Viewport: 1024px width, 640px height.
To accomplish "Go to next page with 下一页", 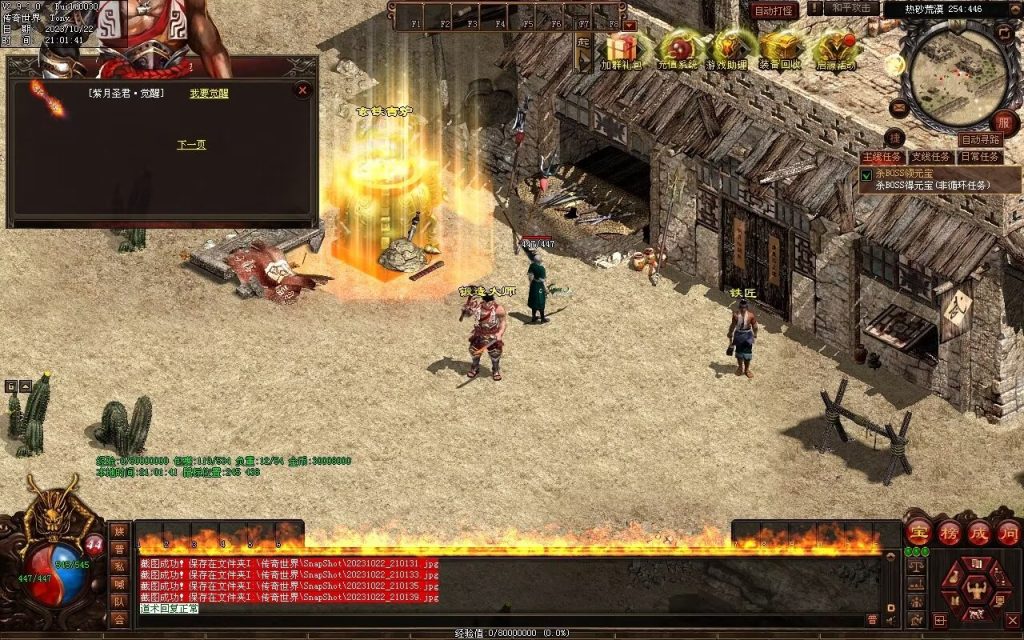I will tap(191, 145).
